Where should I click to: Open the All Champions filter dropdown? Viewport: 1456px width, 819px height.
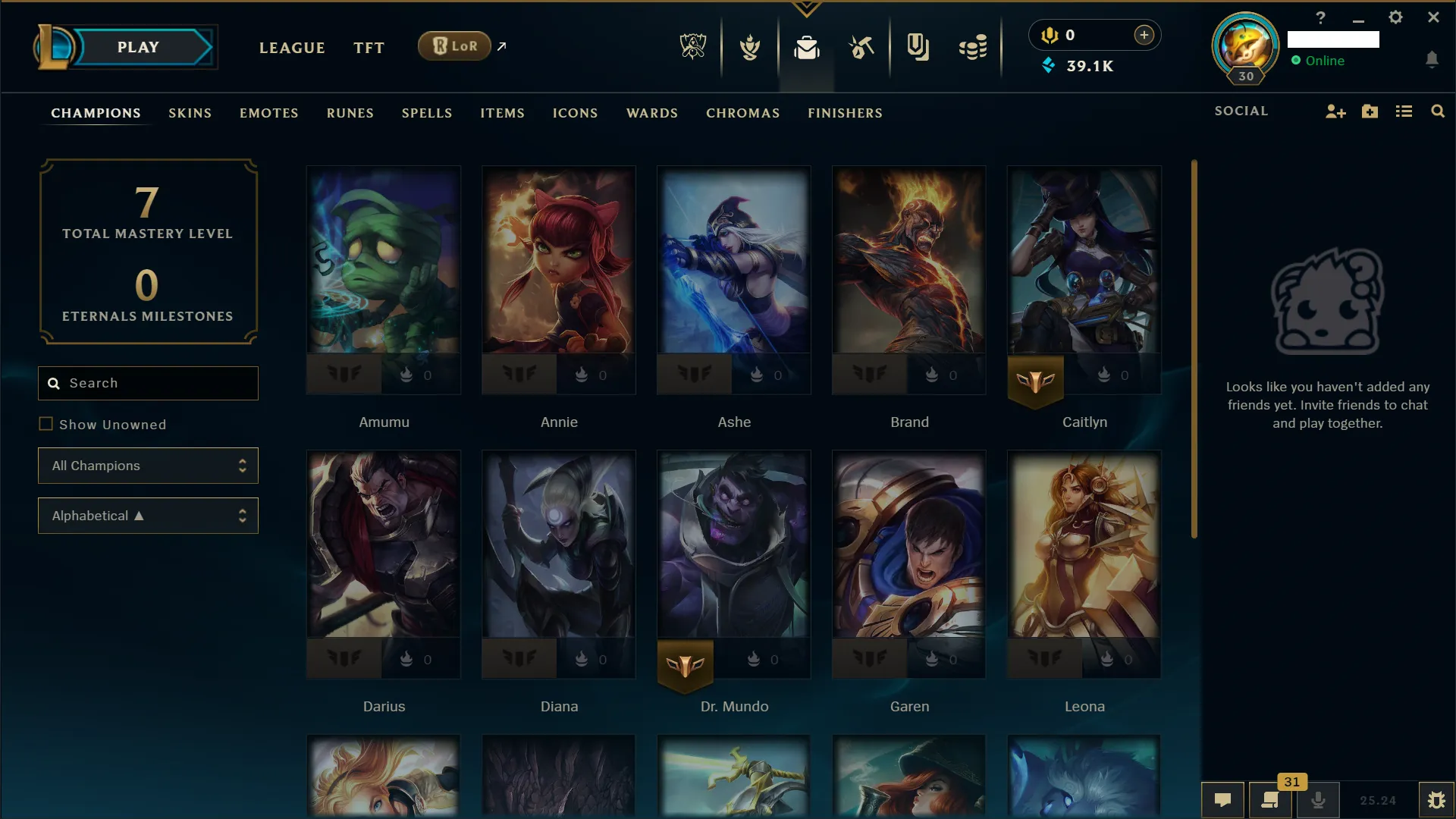(x=148, y=466)
